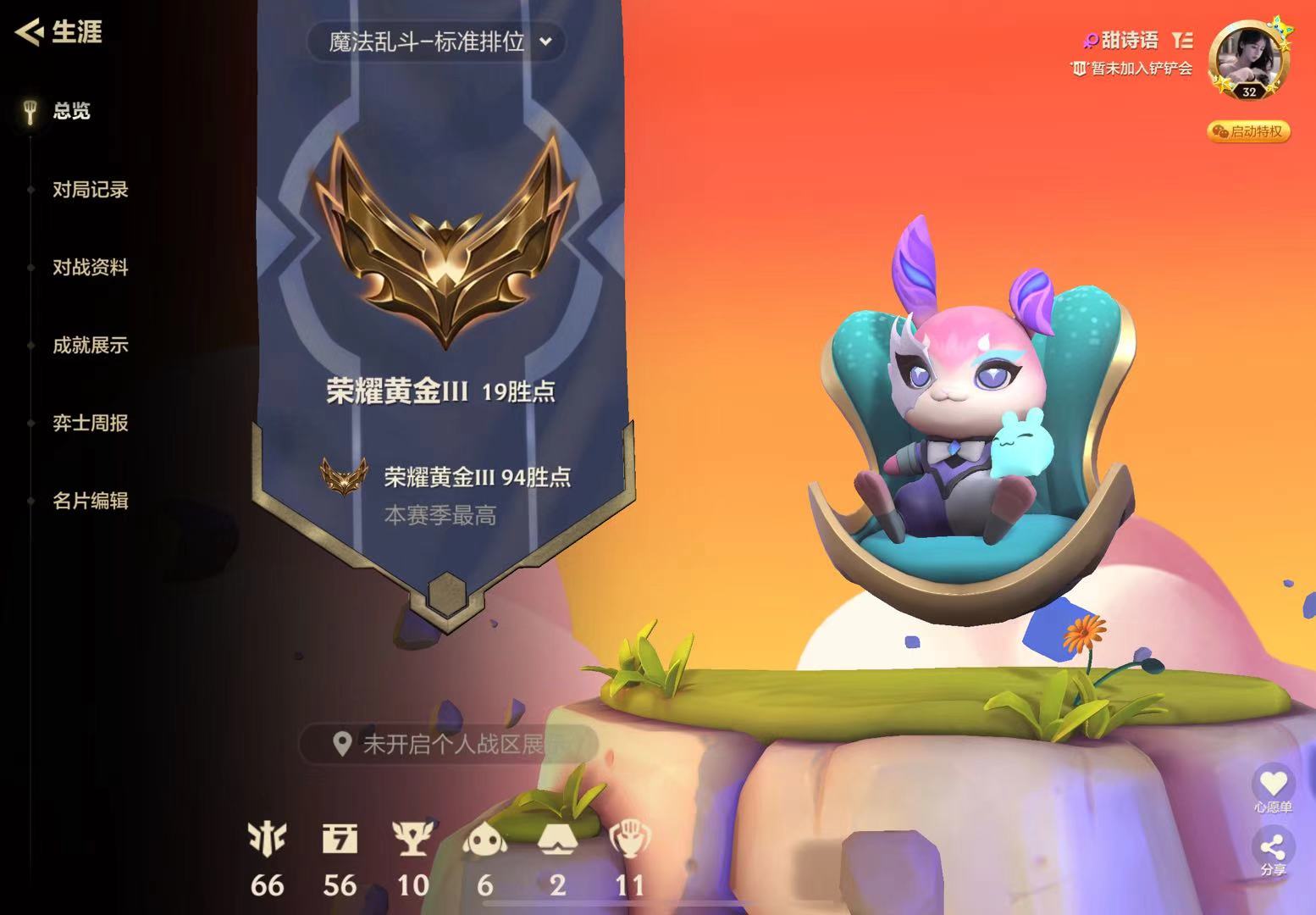Select 对局记录 in the sidebar
Image resolution: width=1316 pixels, height=915 pixels.
pos(91,191)
